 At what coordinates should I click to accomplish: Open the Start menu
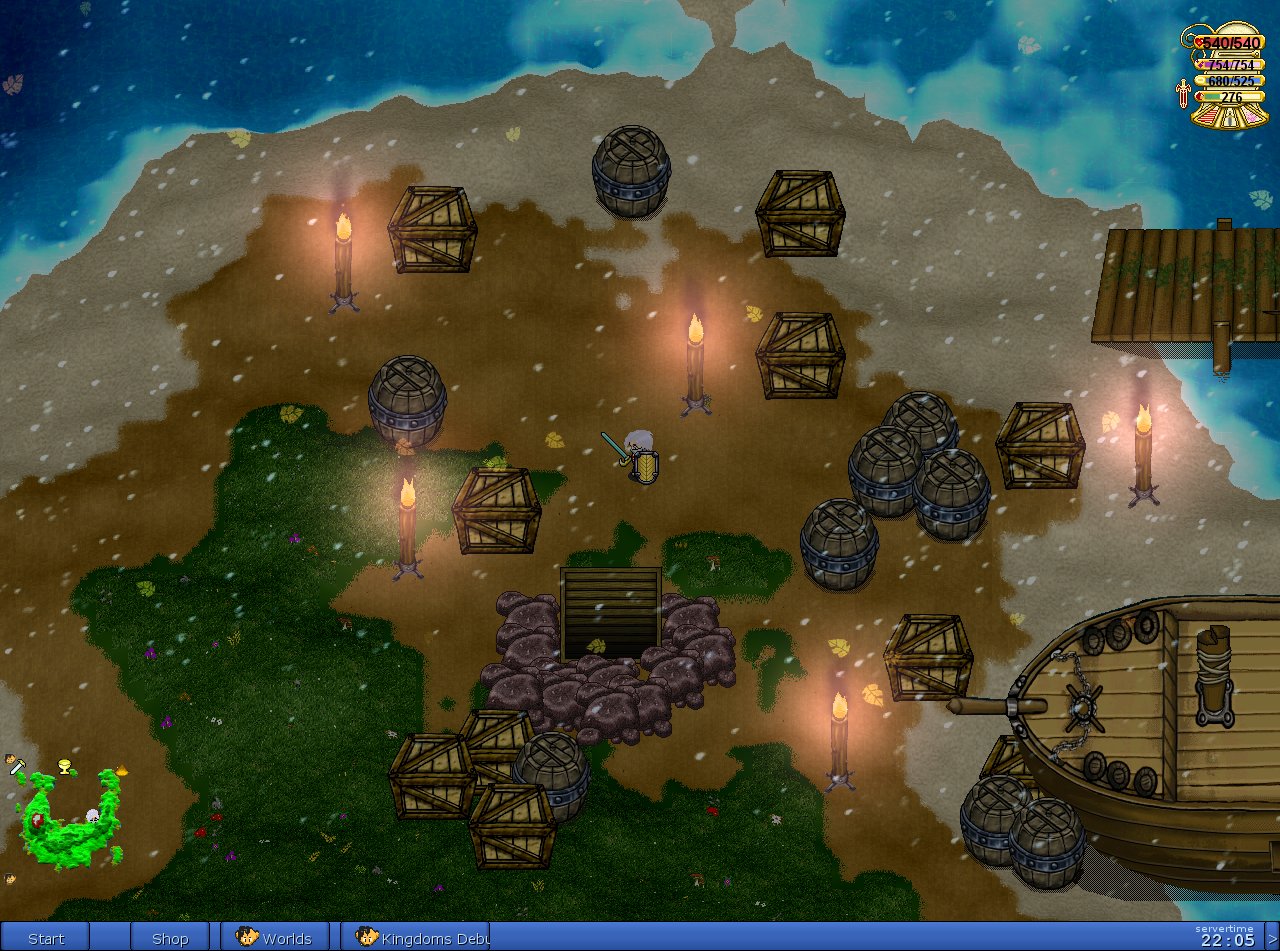coord(45,938)
